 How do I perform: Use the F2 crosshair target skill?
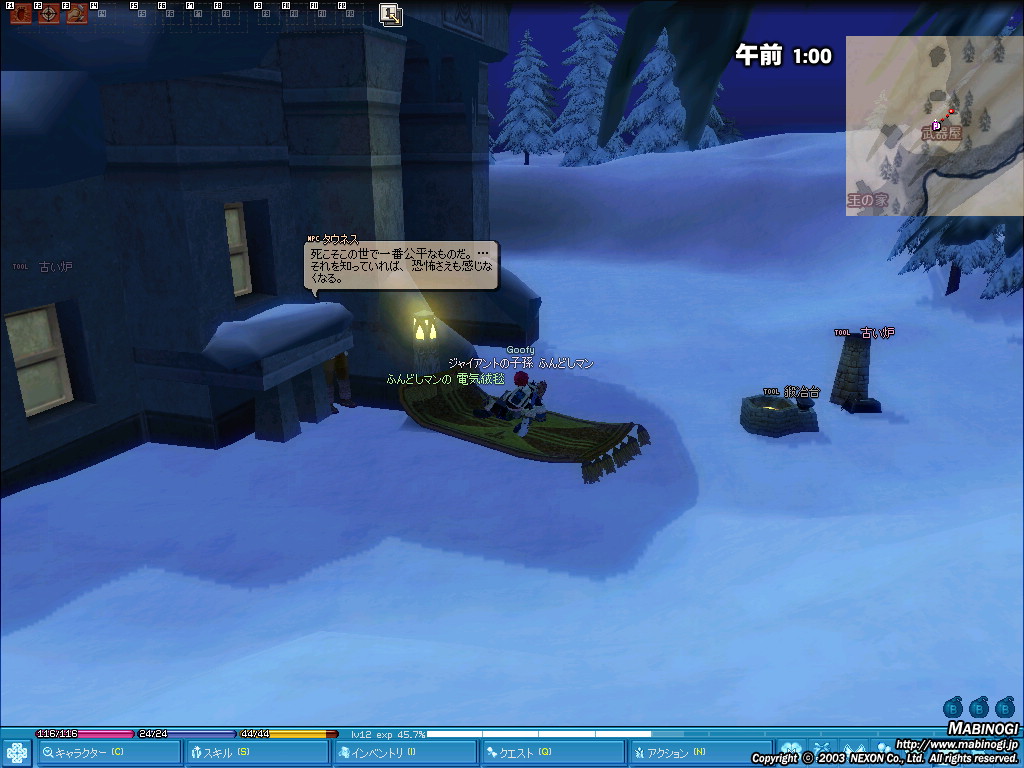pos(48,14)
